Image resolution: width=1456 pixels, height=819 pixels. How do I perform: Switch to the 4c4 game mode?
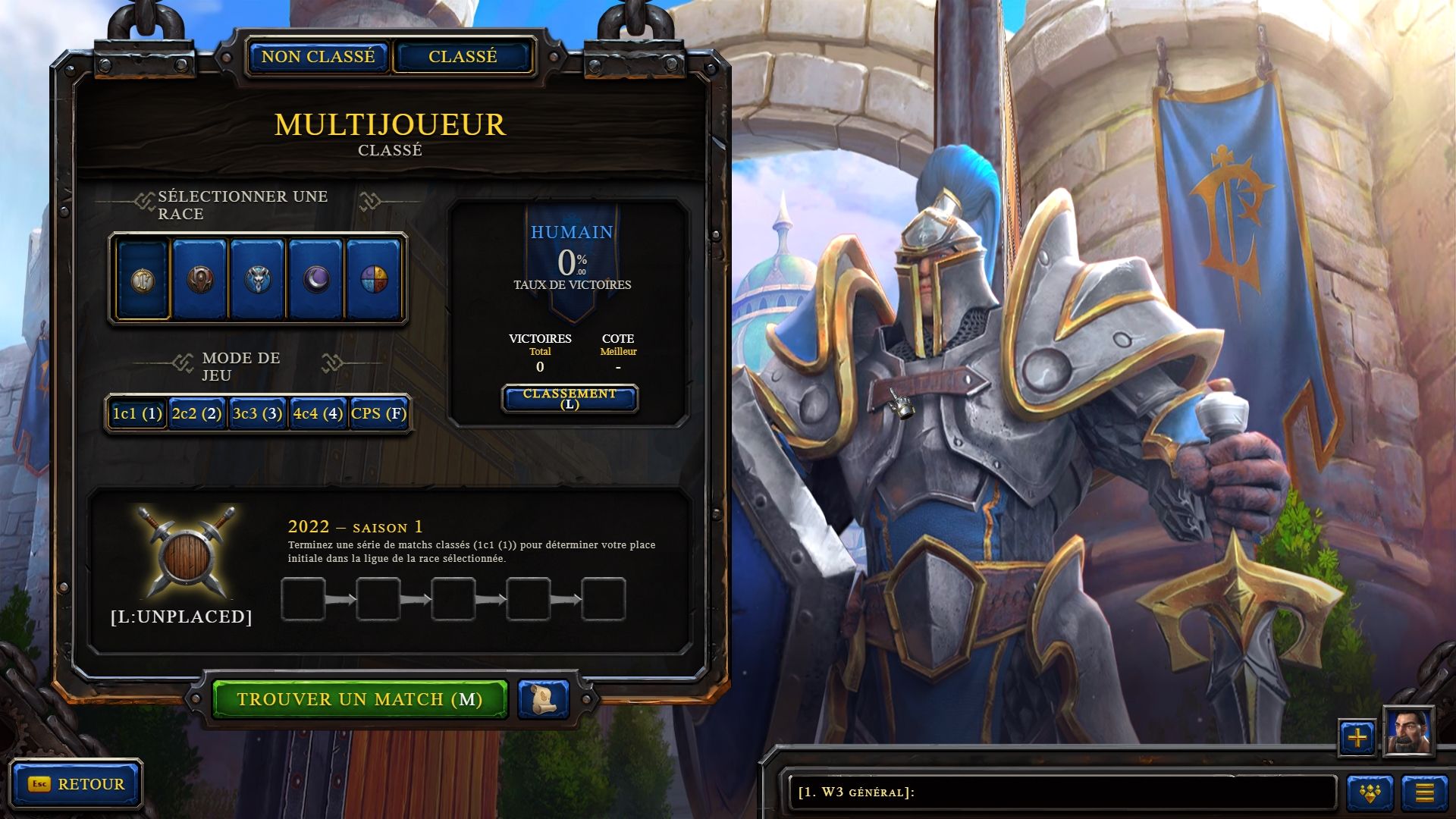point(318,413)
